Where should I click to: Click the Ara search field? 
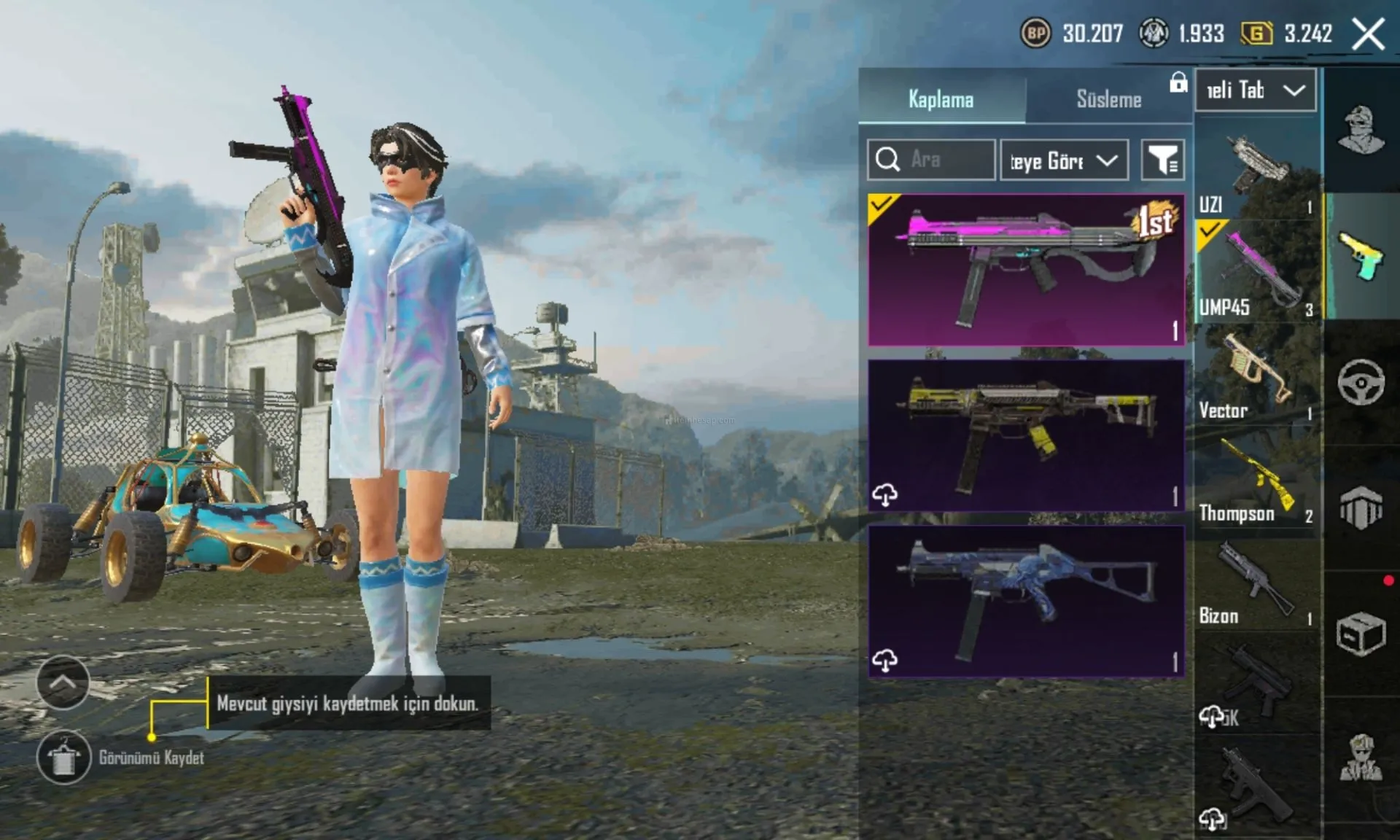(931, 160)
